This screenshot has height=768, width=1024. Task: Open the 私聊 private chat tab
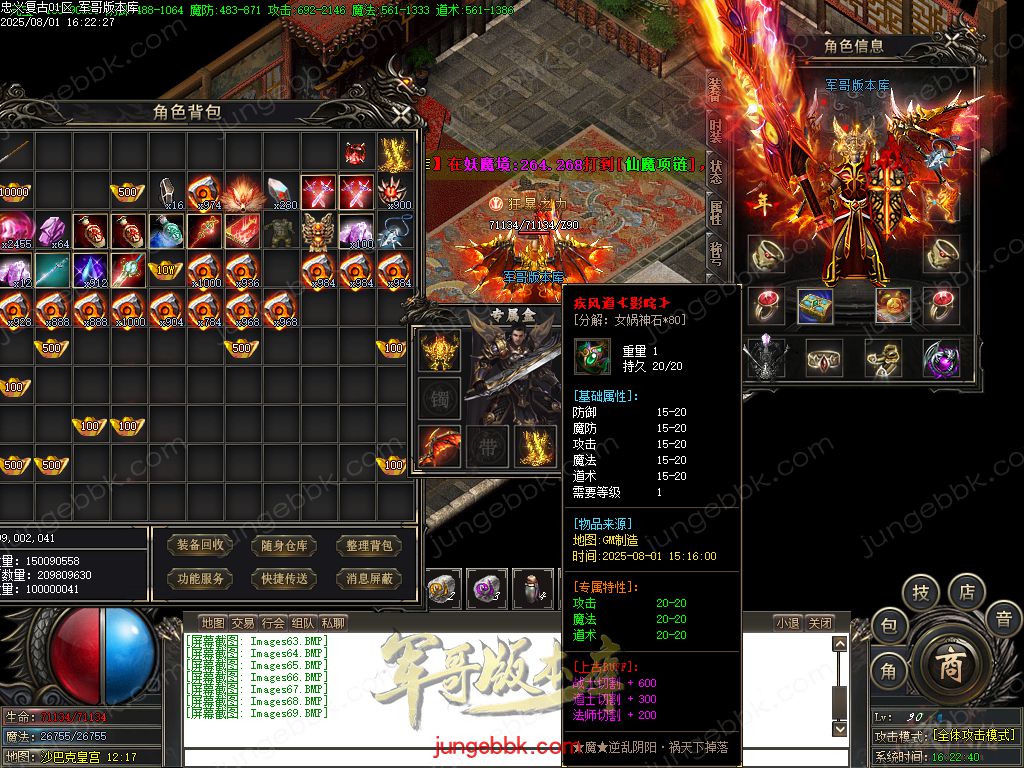coord(333,623)
